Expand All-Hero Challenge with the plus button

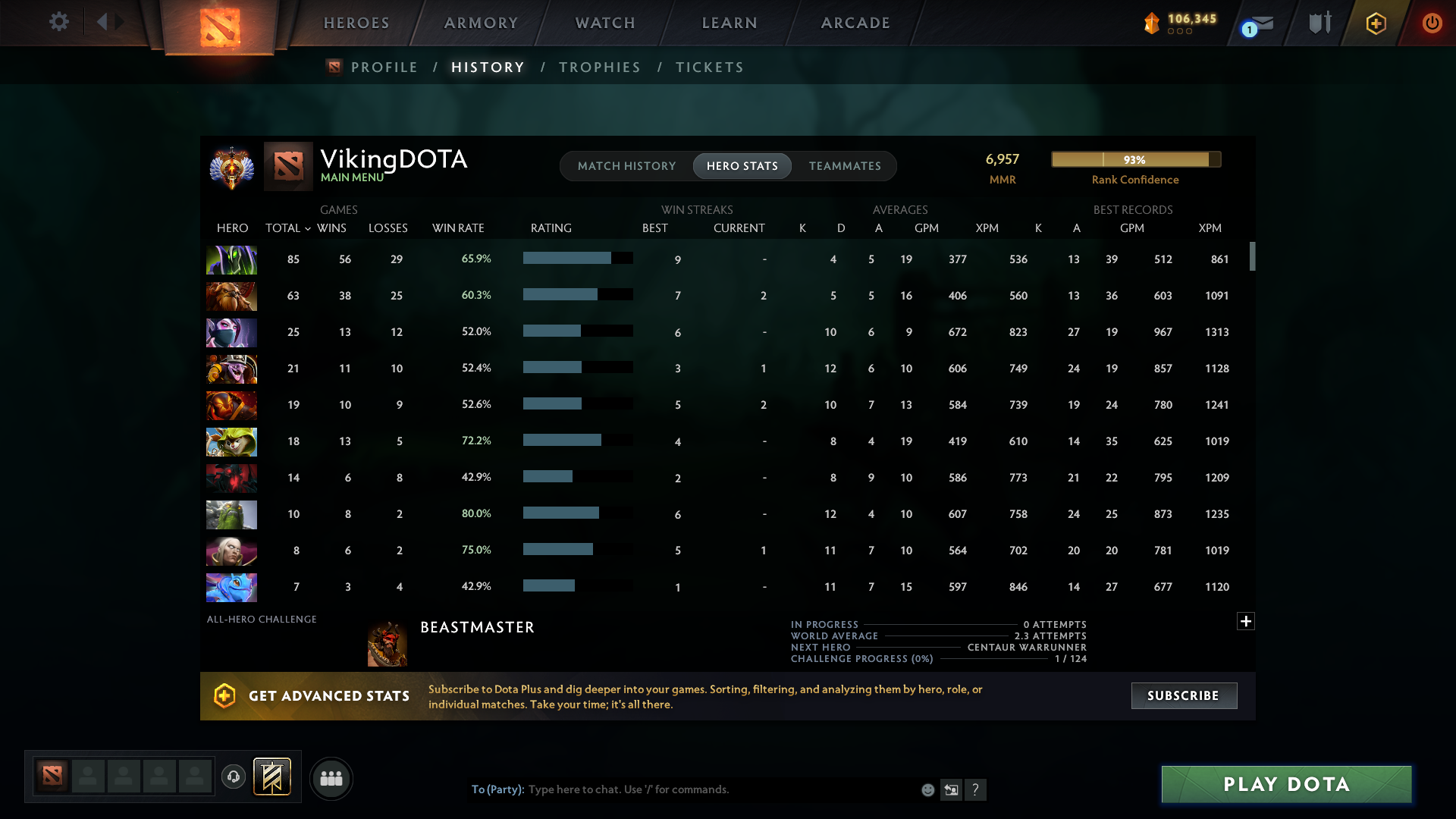[1246, 621]
